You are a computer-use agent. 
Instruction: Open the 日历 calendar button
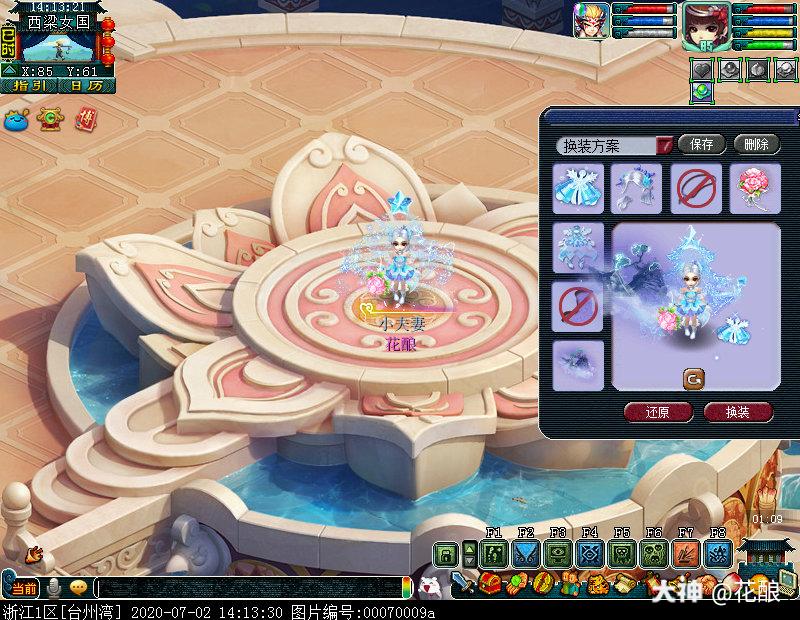[87, 86]
